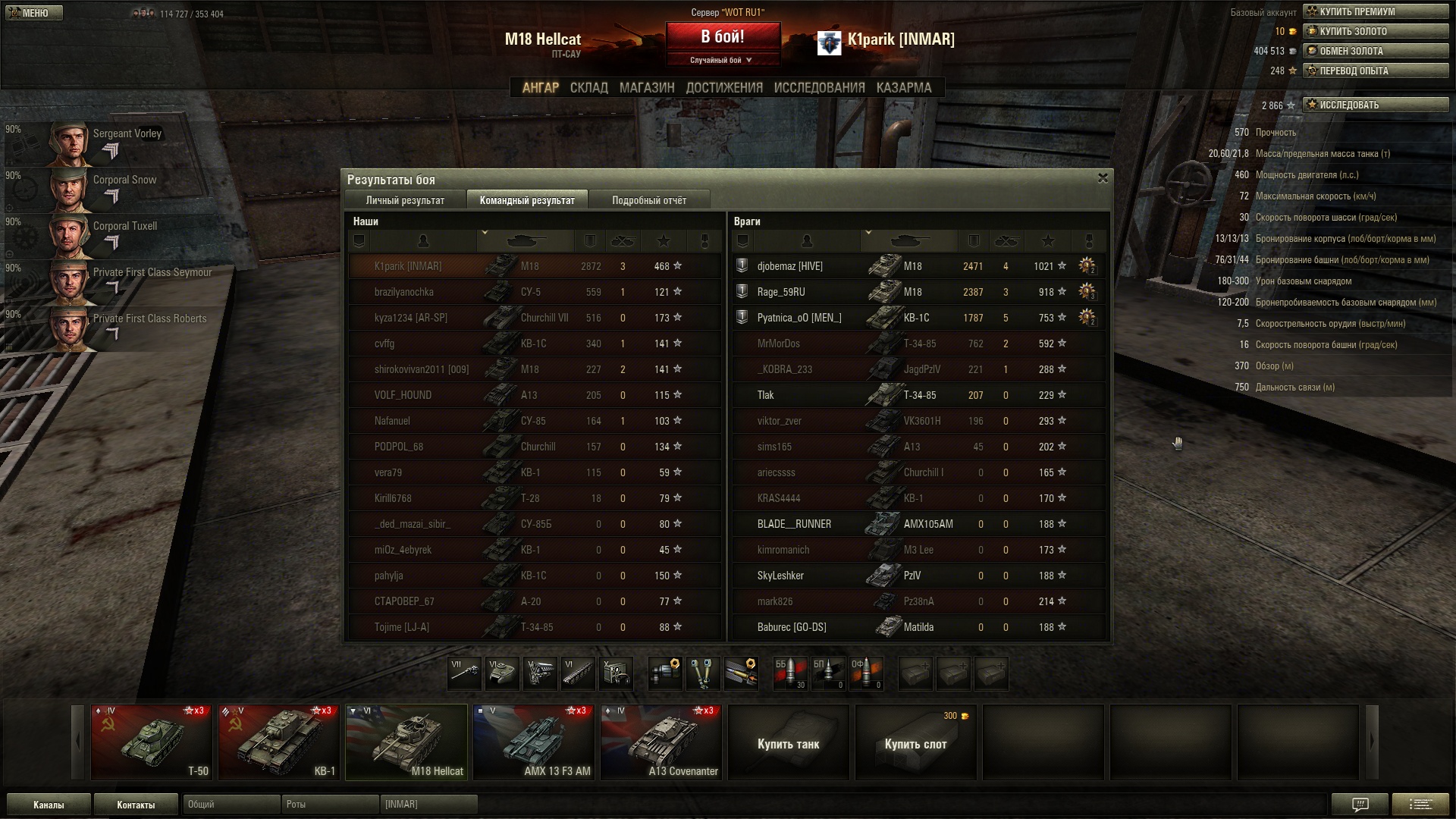
Task: Open the ИССЛЕДОВАНИЯ section
Action: coord(819,88)
